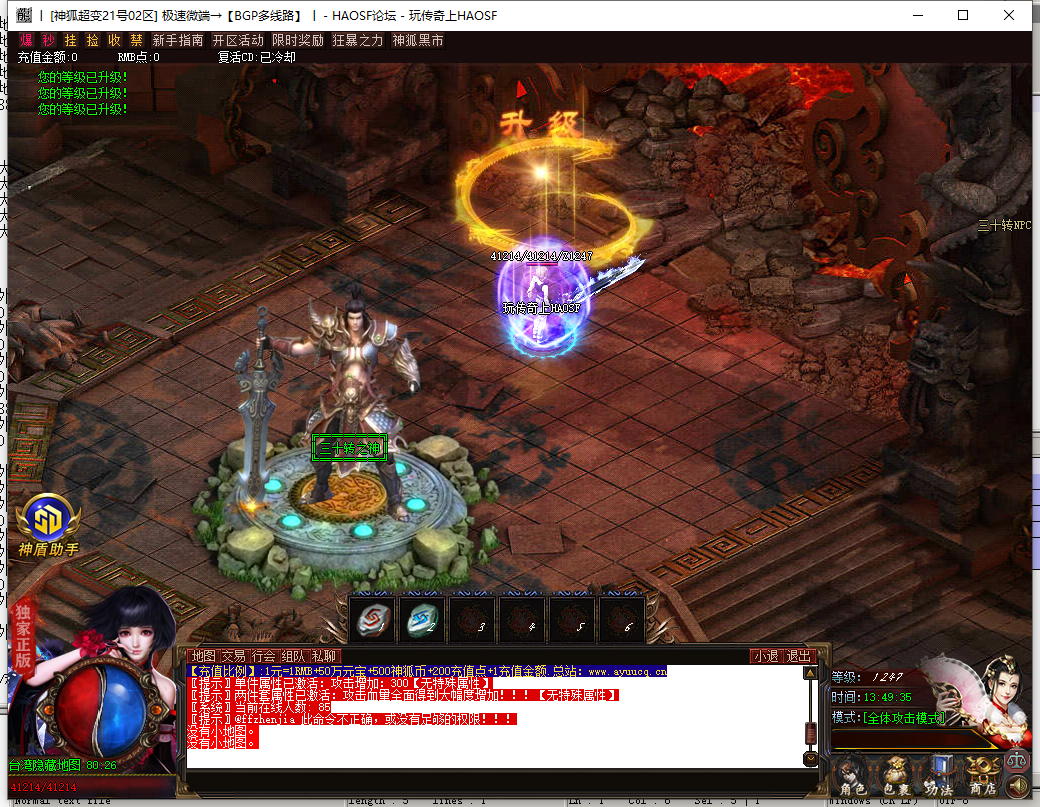Image resolution: width=1040 pixels, height=807 pixels.
Task: Click the 退出 exit button
Action: point(798,656)
